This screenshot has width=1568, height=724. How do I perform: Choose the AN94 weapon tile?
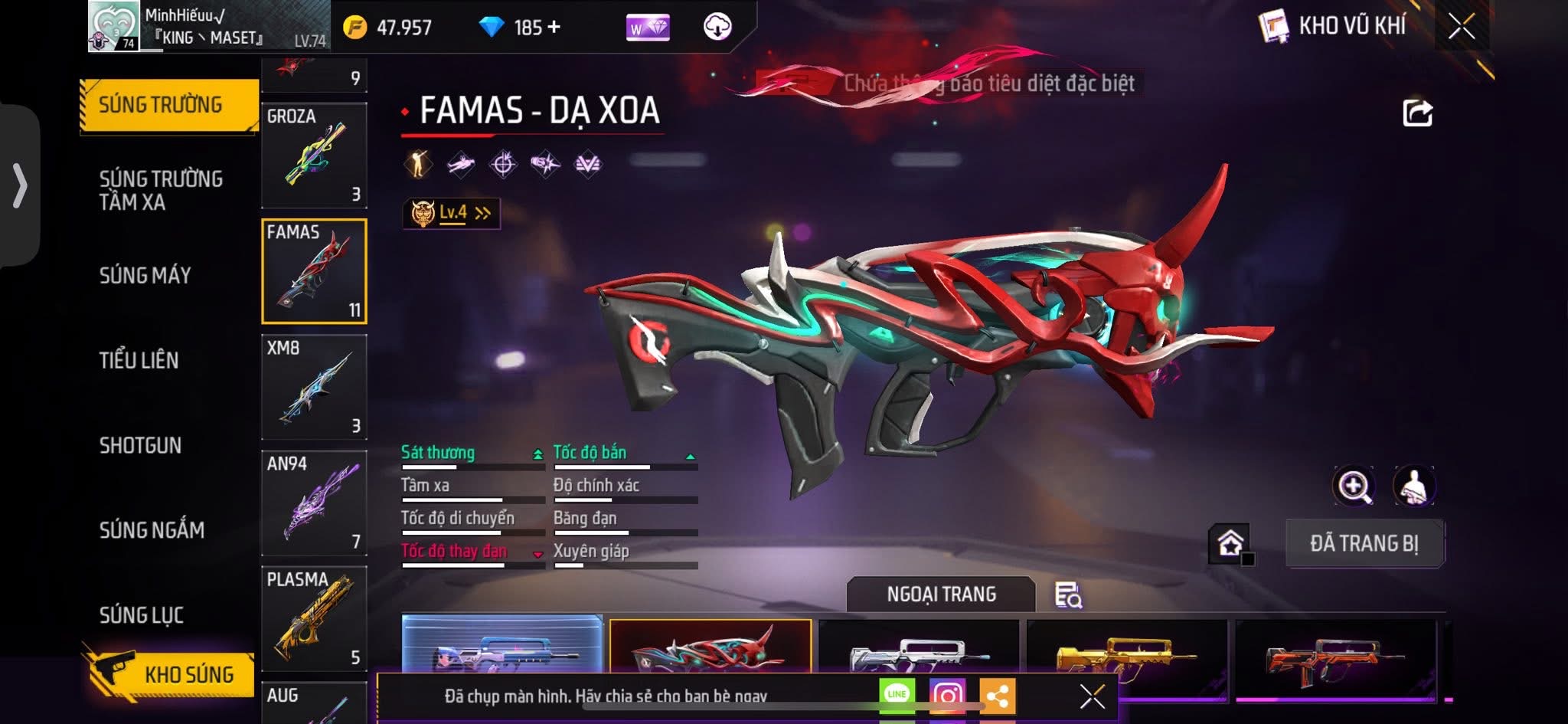(x=314, y=503)
